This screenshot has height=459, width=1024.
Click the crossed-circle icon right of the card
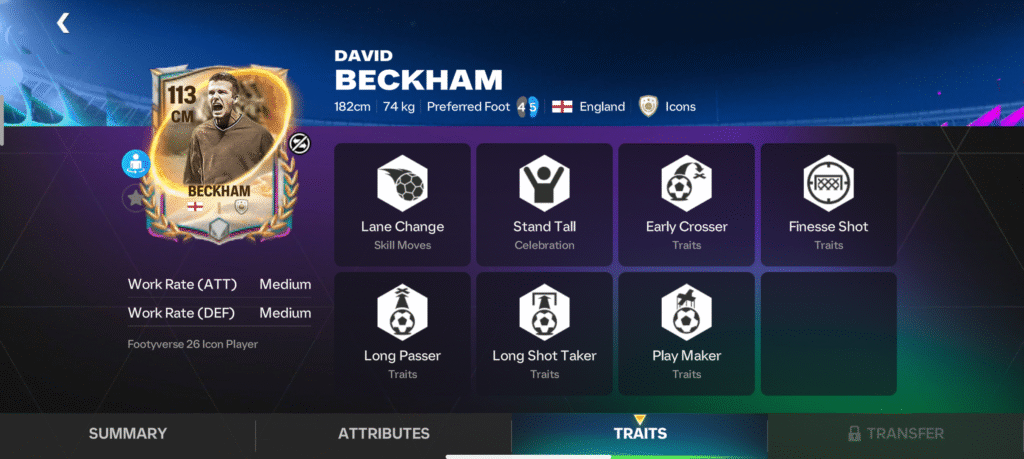click(300, 144)
